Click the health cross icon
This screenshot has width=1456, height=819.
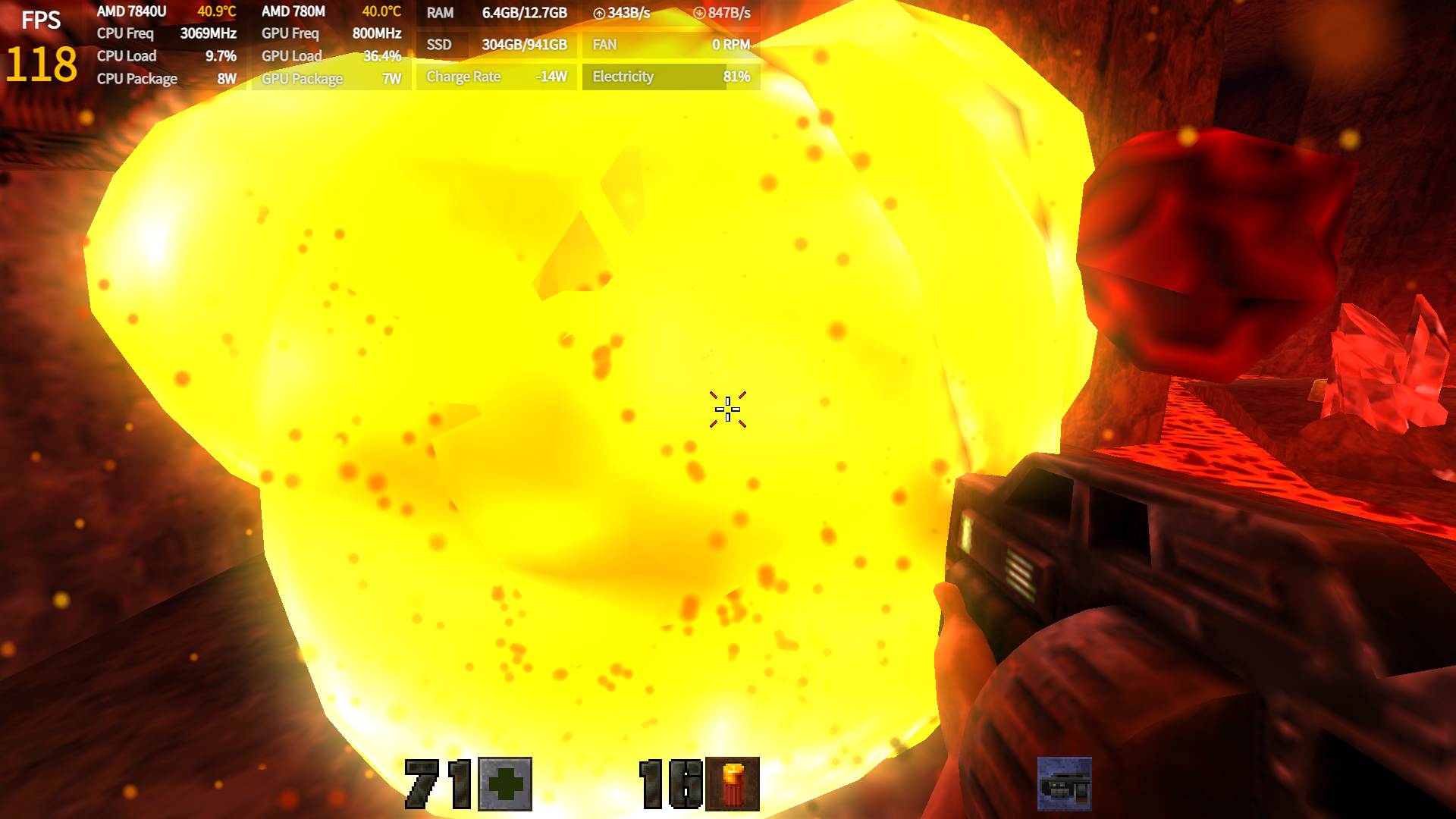pyautogui.click(x=505, y=784)
